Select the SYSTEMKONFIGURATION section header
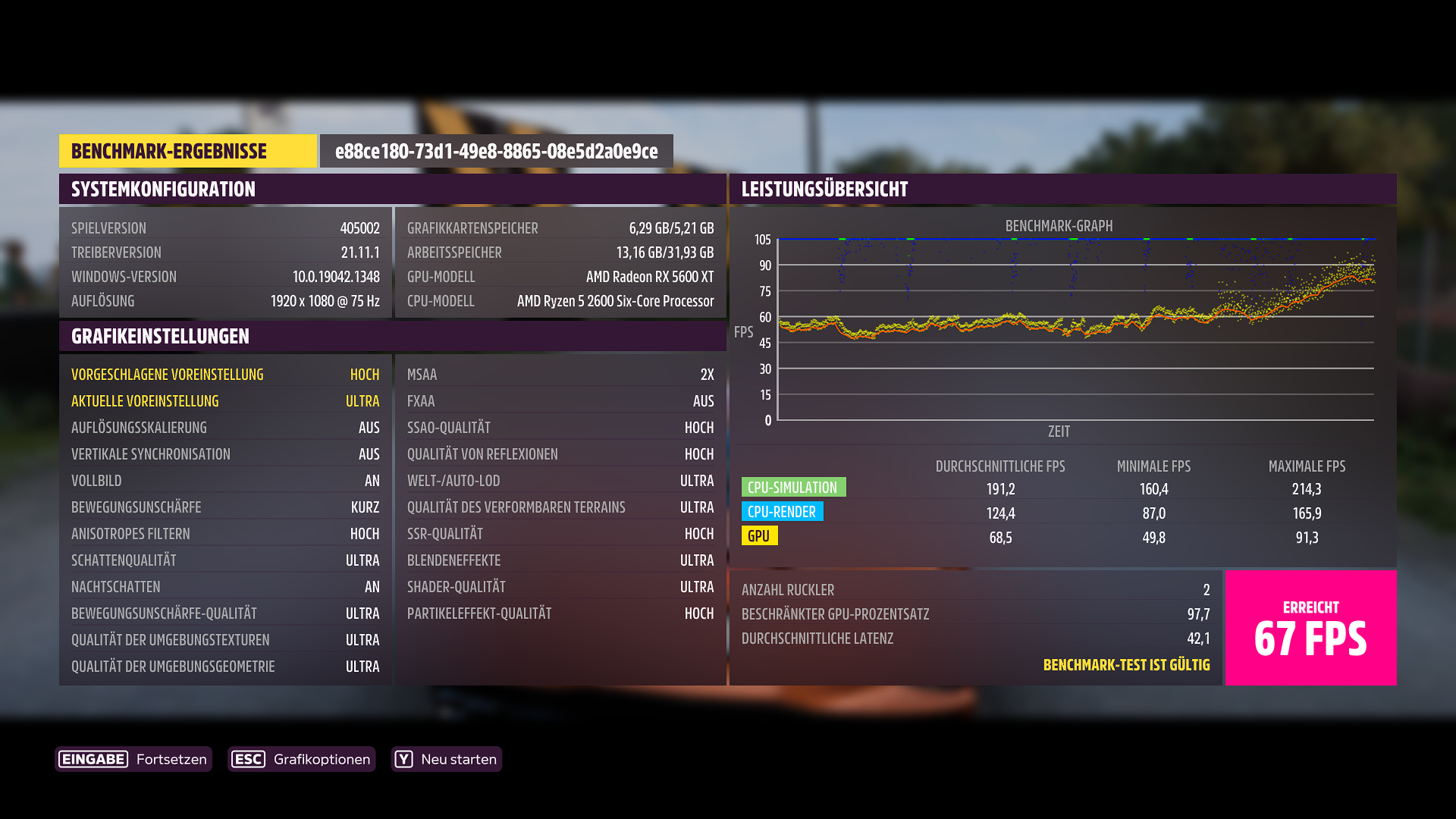The image size is (1456, 819). point(162,189)
